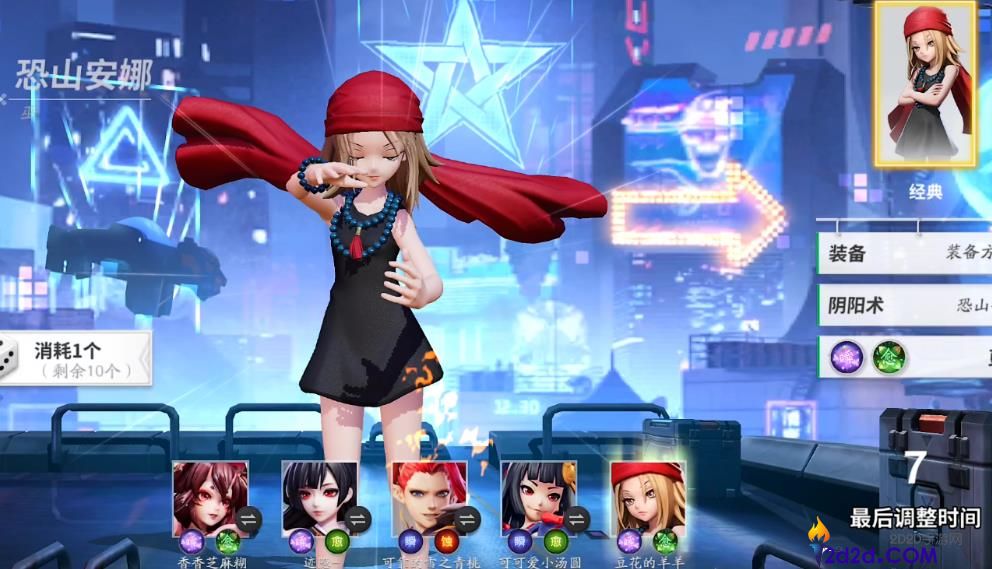Swap heroes with the red-haired male teammate
This screenshot has height=569, width=992.
click(467, 518)
